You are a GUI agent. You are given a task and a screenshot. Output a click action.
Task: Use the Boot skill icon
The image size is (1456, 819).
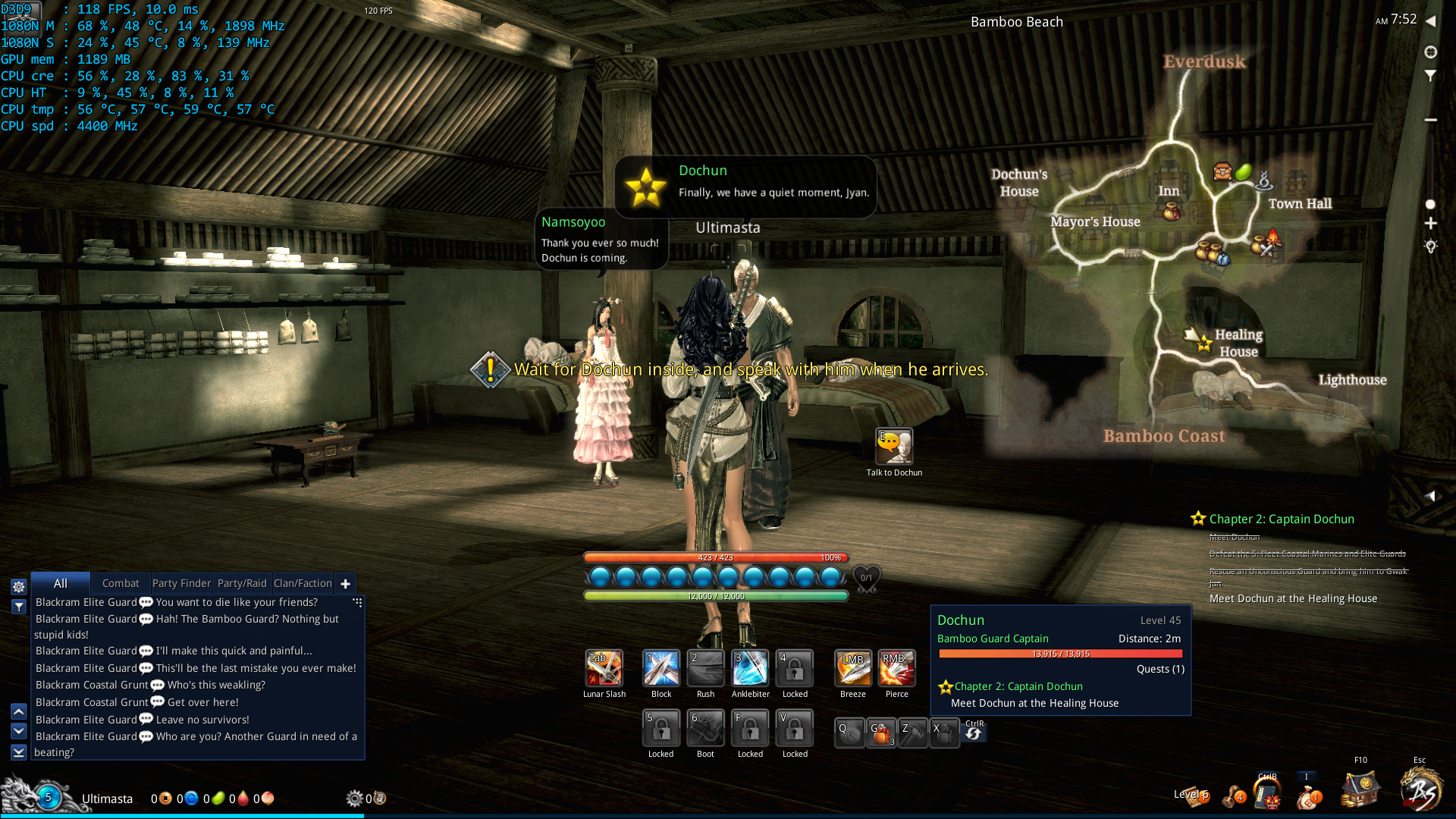pos(705,728)
